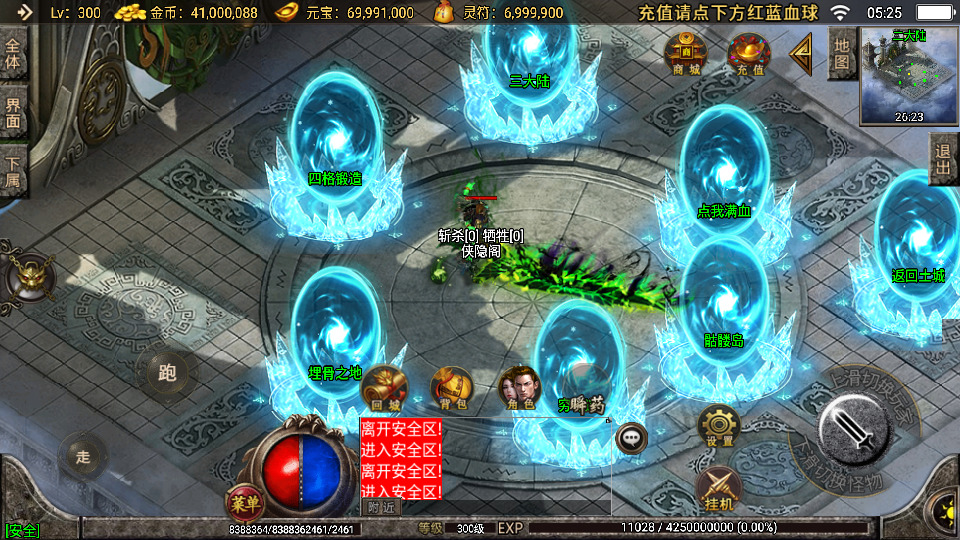Tap the sword attack button
Viewport: 960px width, 540px height.
[x=854, y=430]
